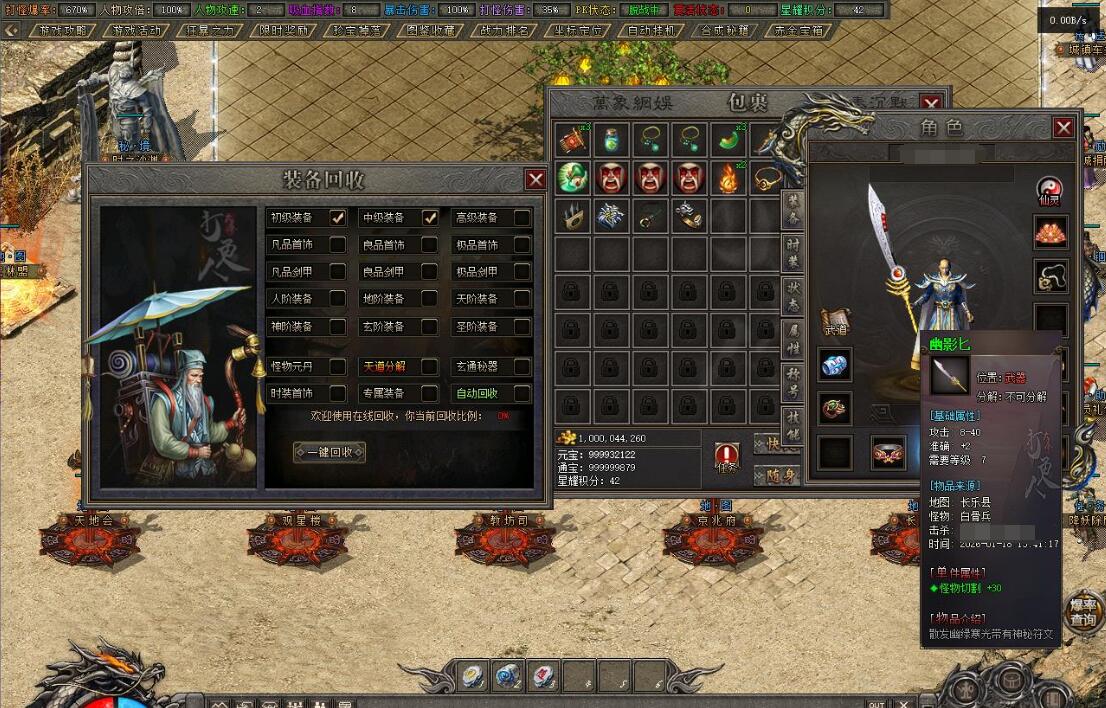Open the 称号 titles tab
The image size is (1106, 708).
point(792,377)
